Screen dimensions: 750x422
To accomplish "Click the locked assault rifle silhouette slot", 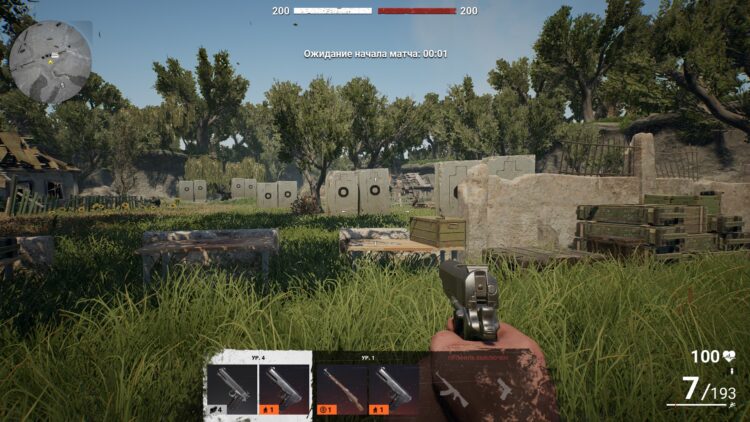I will click(x=451, y=390).
